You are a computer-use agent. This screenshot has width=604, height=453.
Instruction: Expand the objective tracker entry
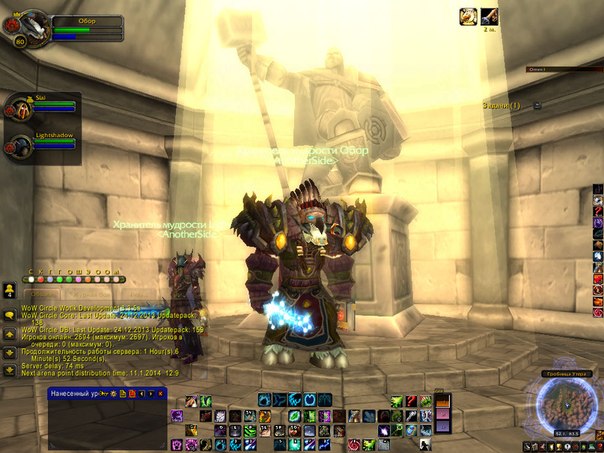coord(536,105)
